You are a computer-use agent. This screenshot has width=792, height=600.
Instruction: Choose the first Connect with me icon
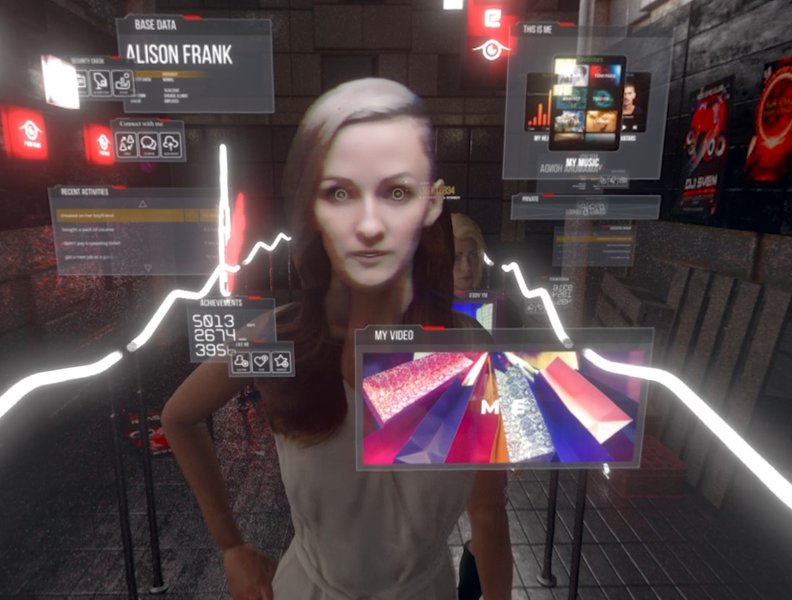click(127, 145)
